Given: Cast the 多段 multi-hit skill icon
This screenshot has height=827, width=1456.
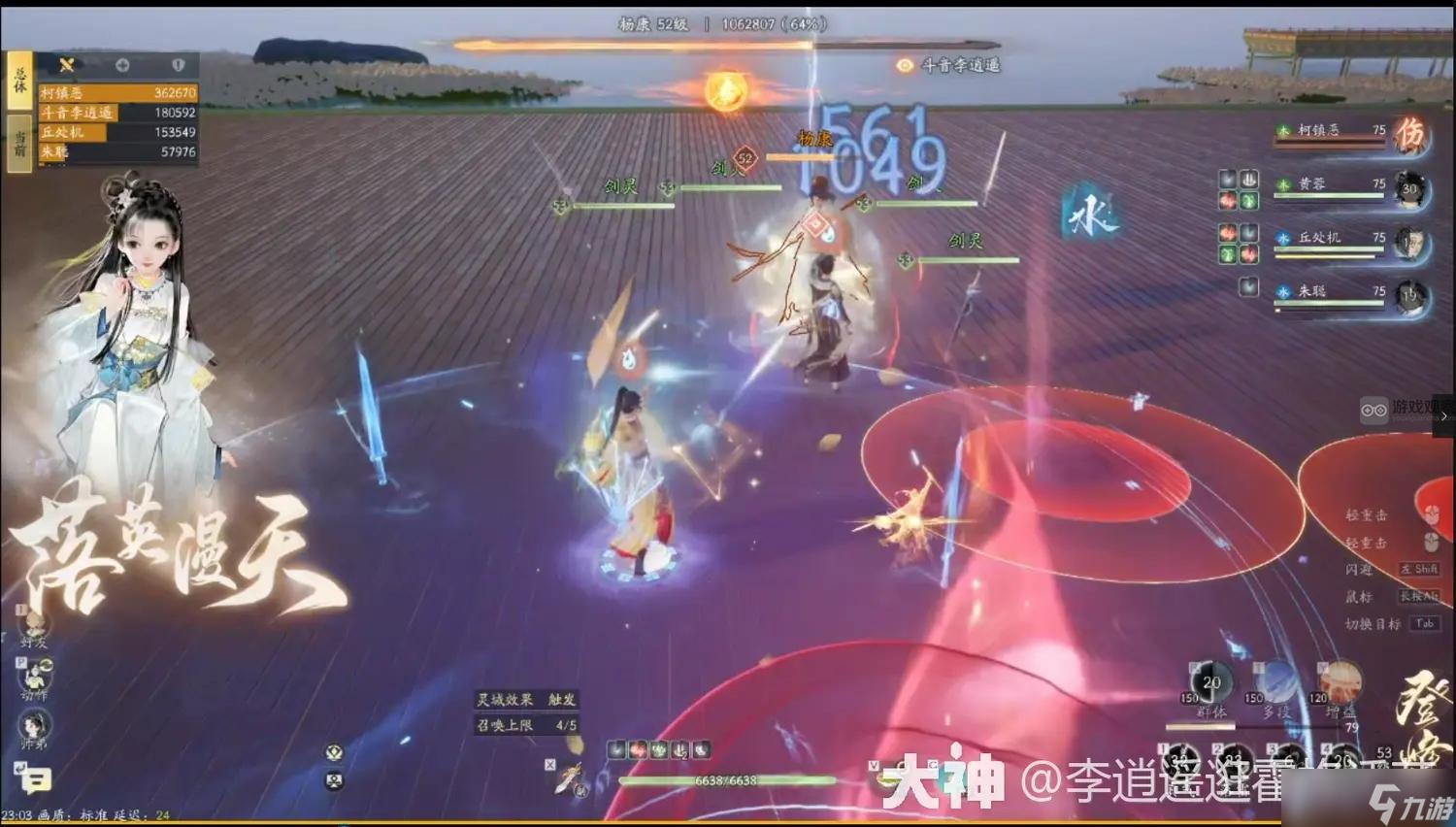Looking at the screenshot, I should pos(1275,681).
